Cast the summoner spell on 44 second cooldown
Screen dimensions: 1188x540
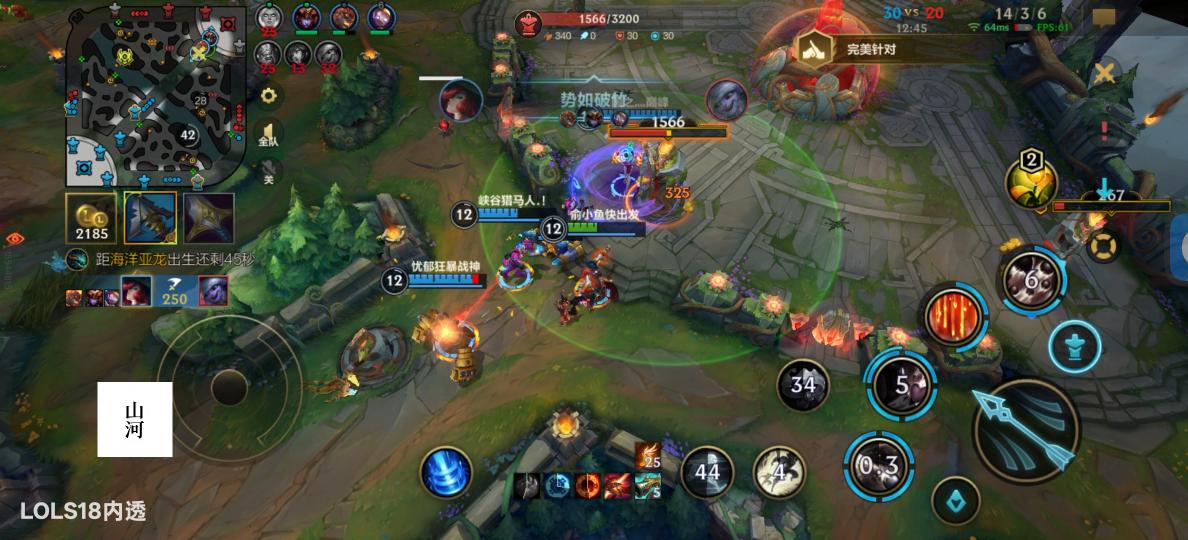(707, 471)
